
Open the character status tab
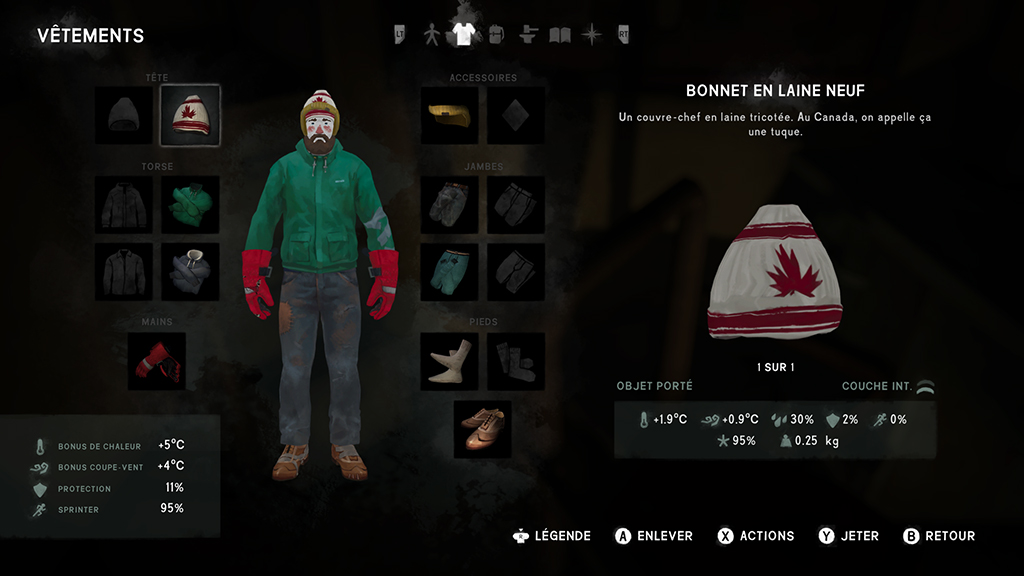pyautogui.click(x=432, y=35)
